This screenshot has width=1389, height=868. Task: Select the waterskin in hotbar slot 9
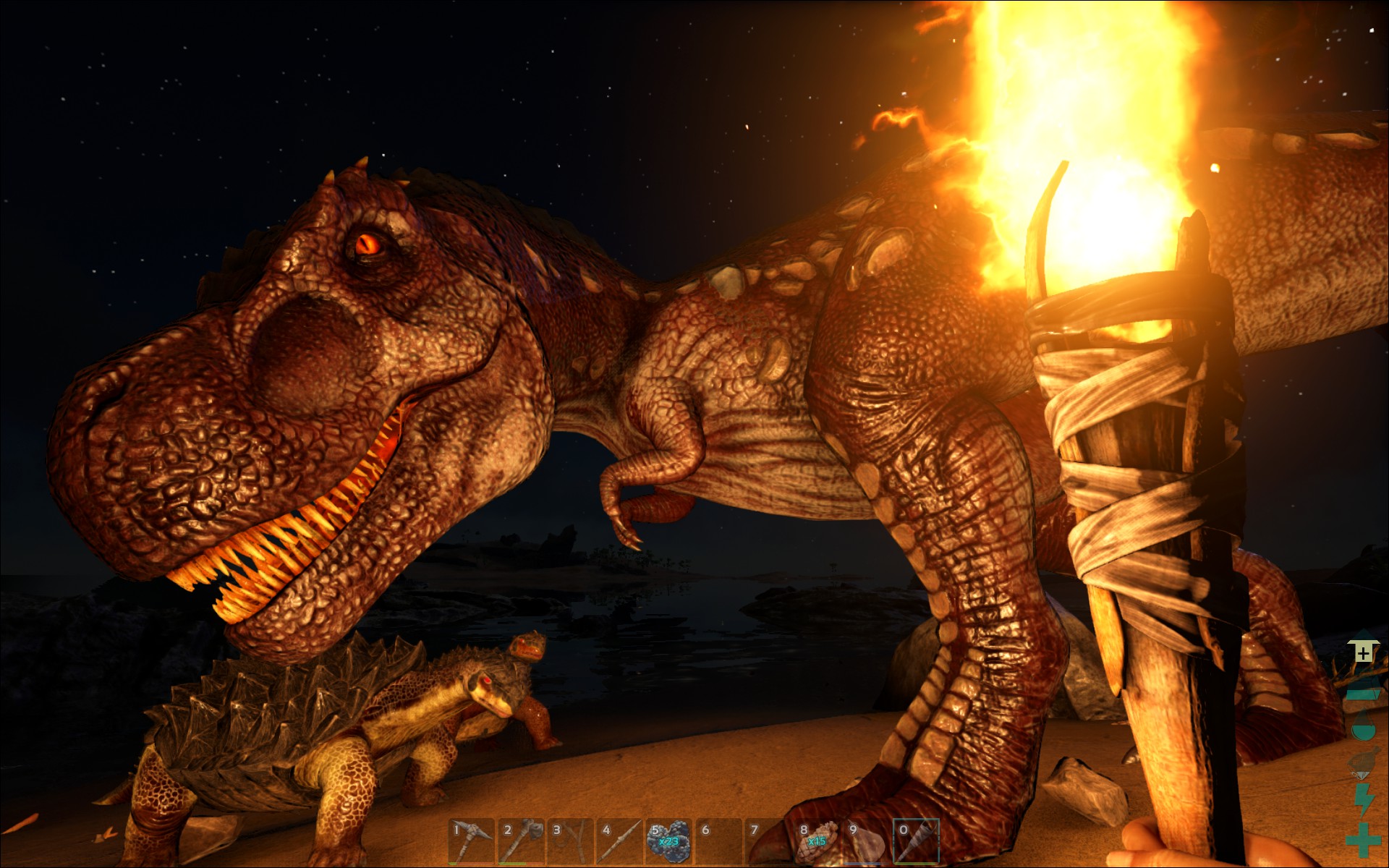coord(865,841)
